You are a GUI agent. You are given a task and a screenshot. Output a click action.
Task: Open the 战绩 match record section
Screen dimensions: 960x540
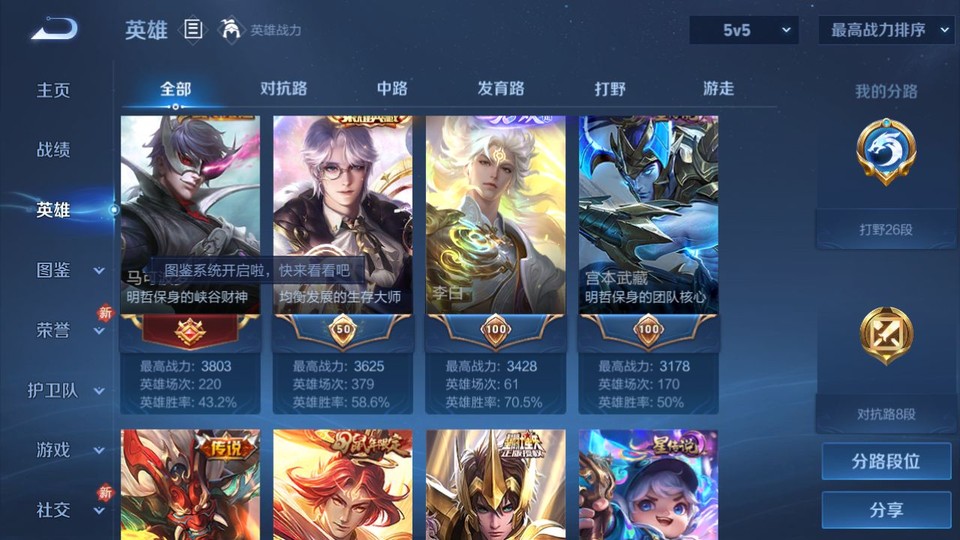point(54,150)
